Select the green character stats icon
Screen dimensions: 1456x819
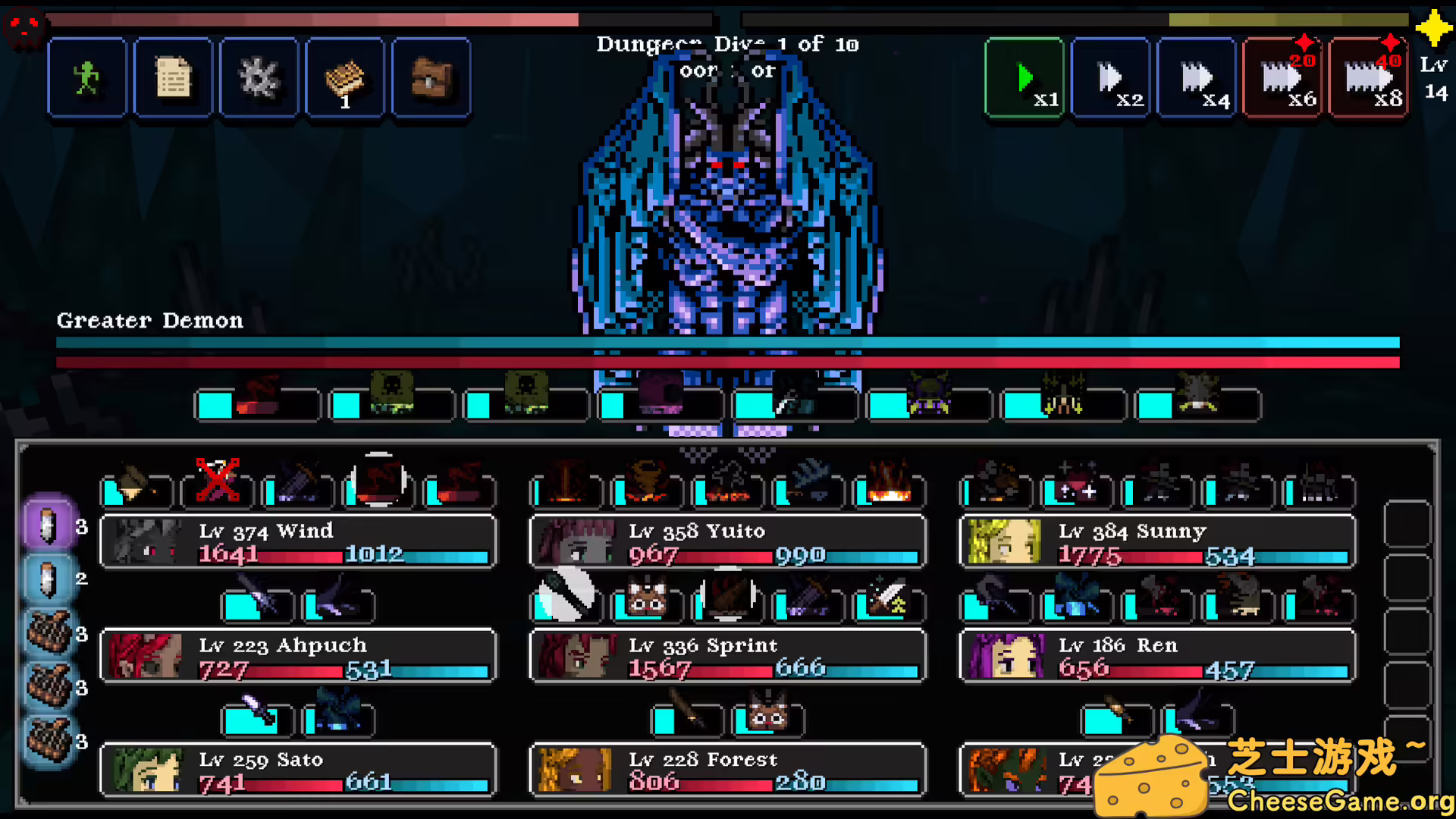click(86, 77)
